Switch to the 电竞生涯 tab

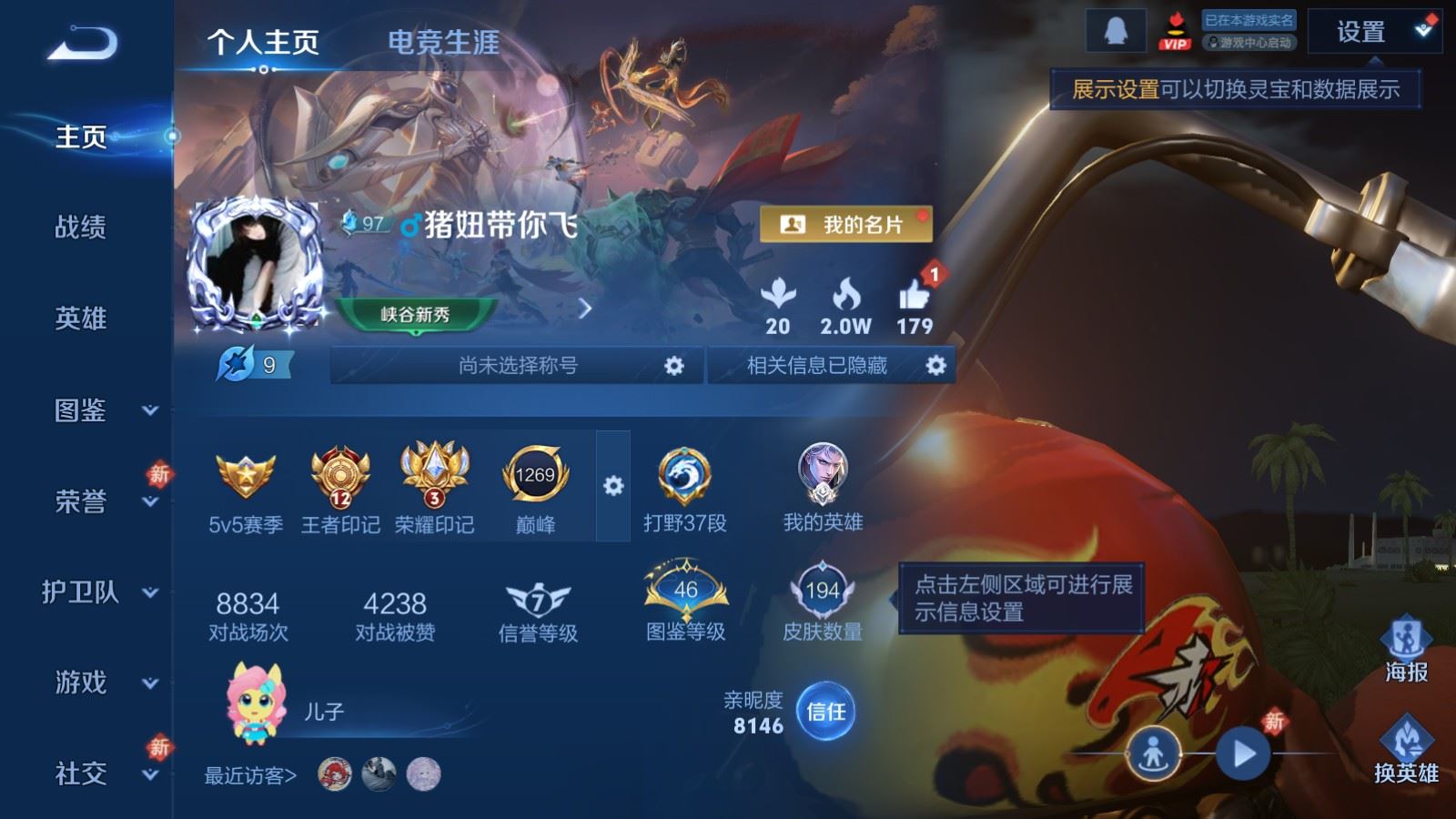point(443,42)
